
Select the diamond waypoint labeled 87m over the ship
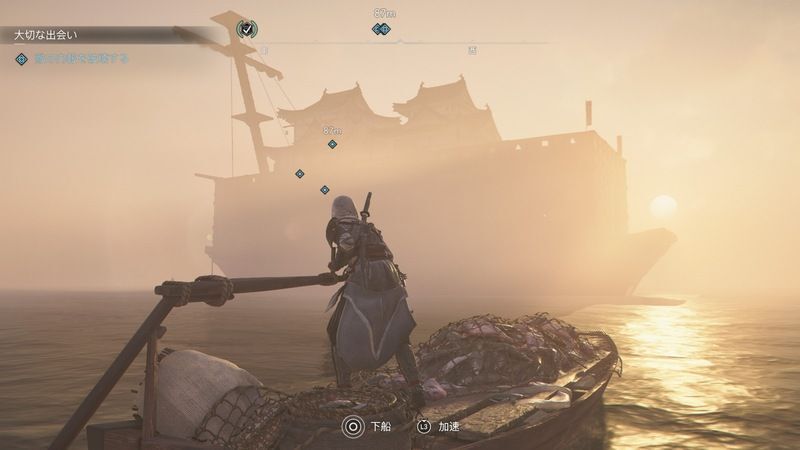point(332,144)
